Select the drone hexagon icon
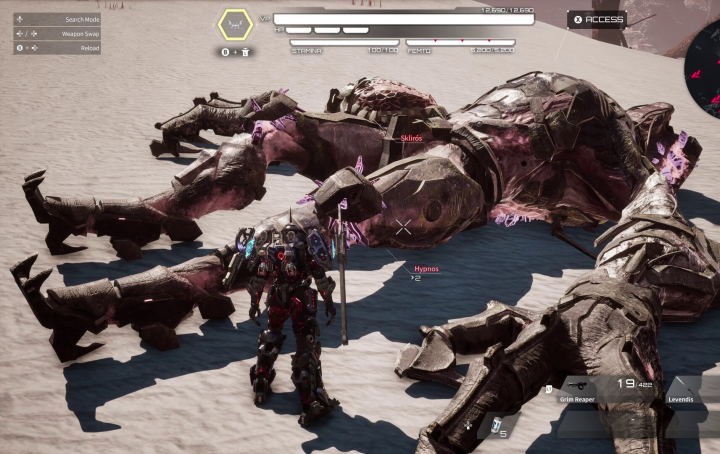The width and height of the screenshot is (720, 454). click(x=237, y=23)
